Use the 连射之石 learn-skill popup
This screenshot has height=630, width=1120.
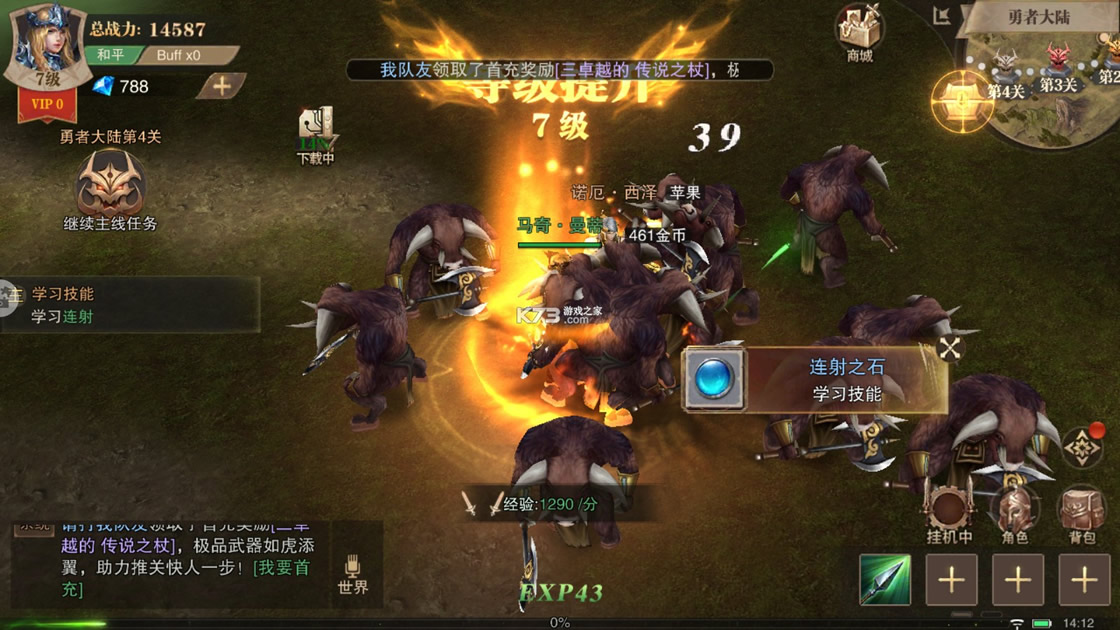(815, 380)
